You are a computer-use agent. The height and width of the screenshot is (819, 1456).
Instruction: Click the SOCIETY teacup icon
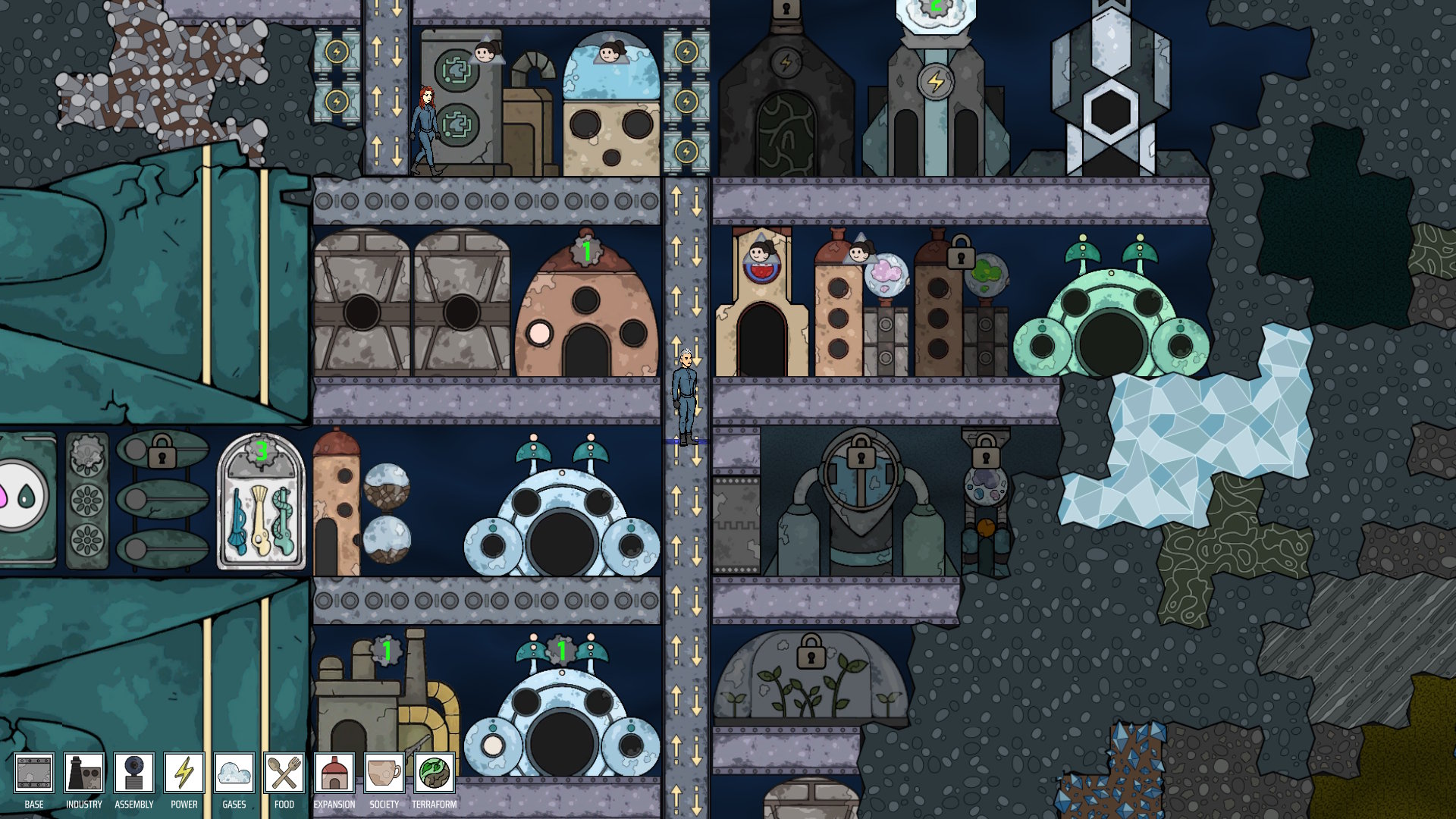[x=383, y=773]
